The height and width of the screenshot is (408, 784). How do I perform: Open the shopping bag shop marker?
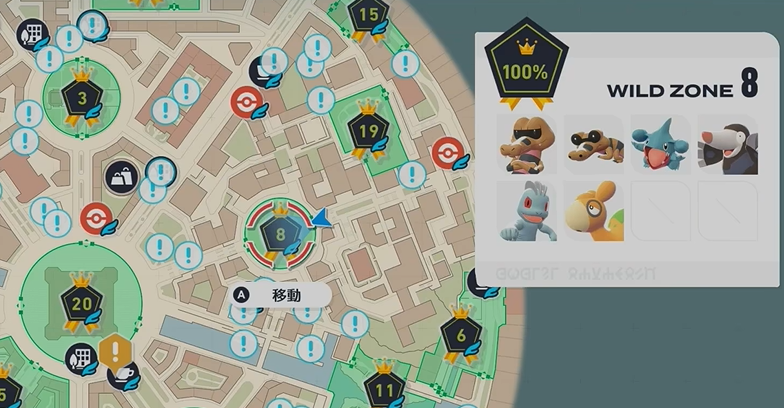122,178
